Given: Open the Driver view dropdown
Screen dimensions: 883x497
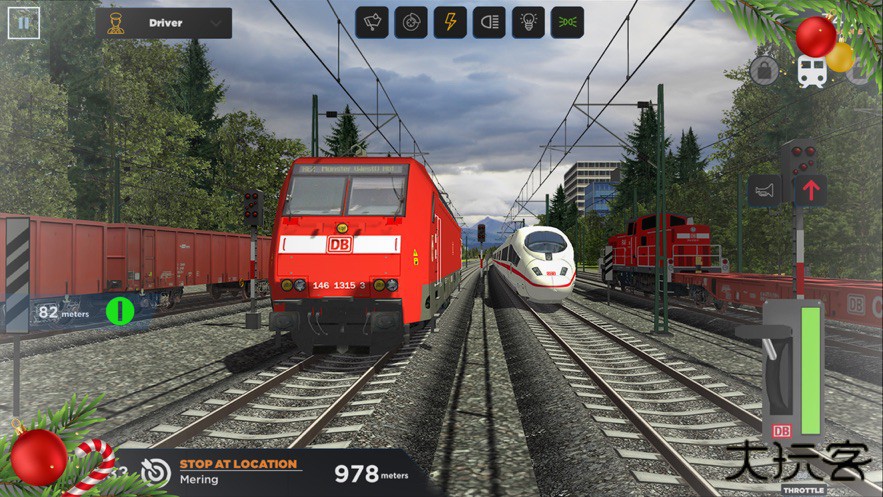Looking at the screenshot, I should coord(167,22).
